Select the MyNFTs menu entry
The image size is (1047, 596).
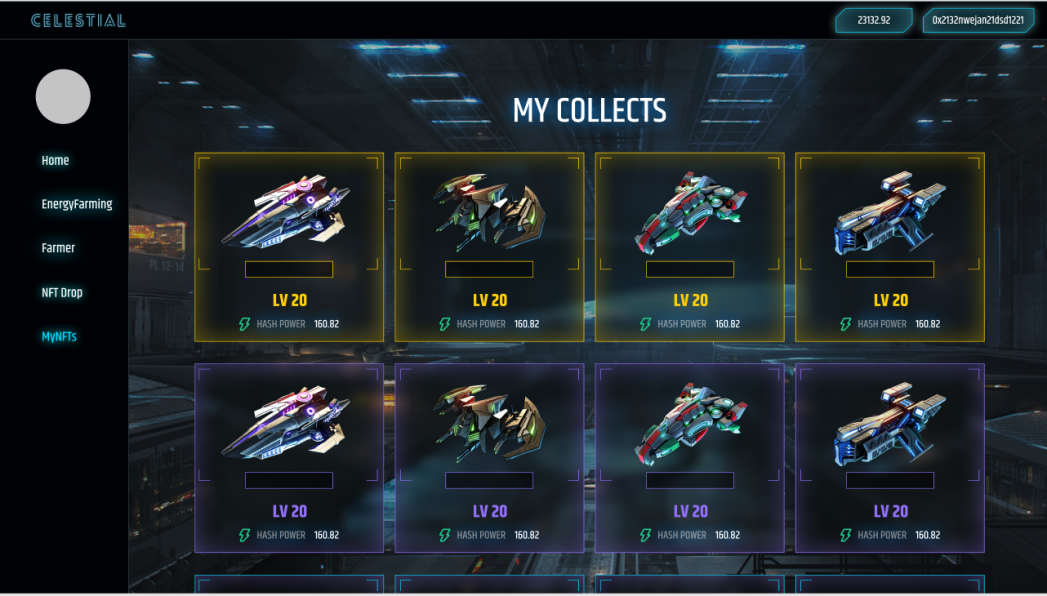59,337
